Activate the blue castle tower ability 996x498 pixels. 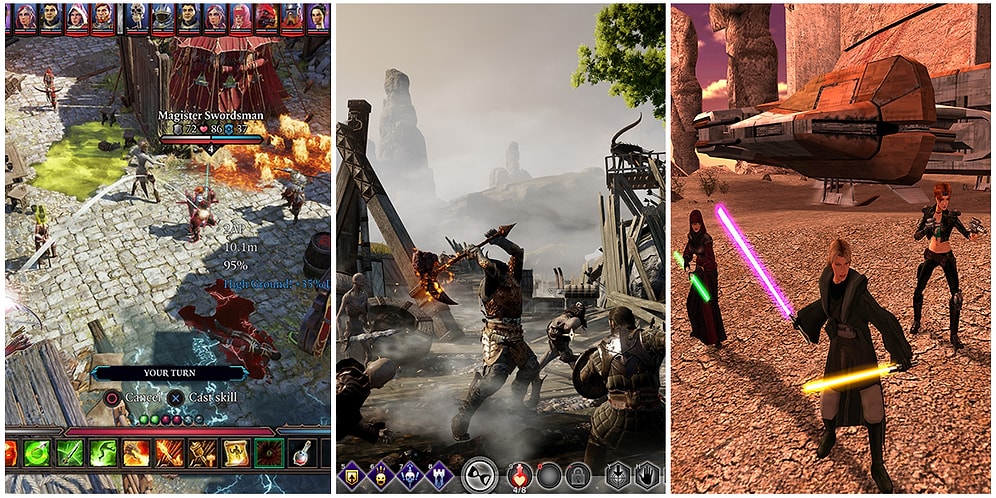[x=441, y=475]
